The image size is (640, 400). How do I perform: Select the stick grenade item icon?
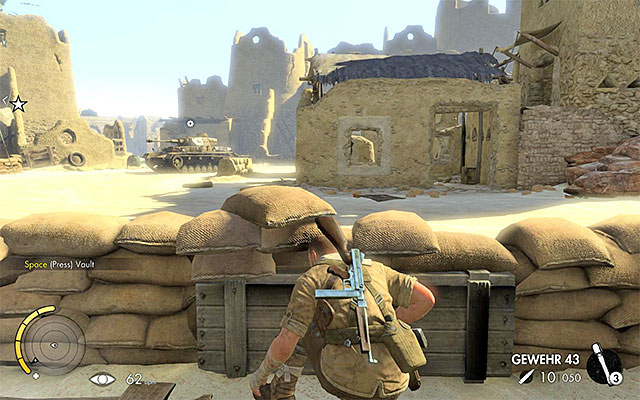604,366
